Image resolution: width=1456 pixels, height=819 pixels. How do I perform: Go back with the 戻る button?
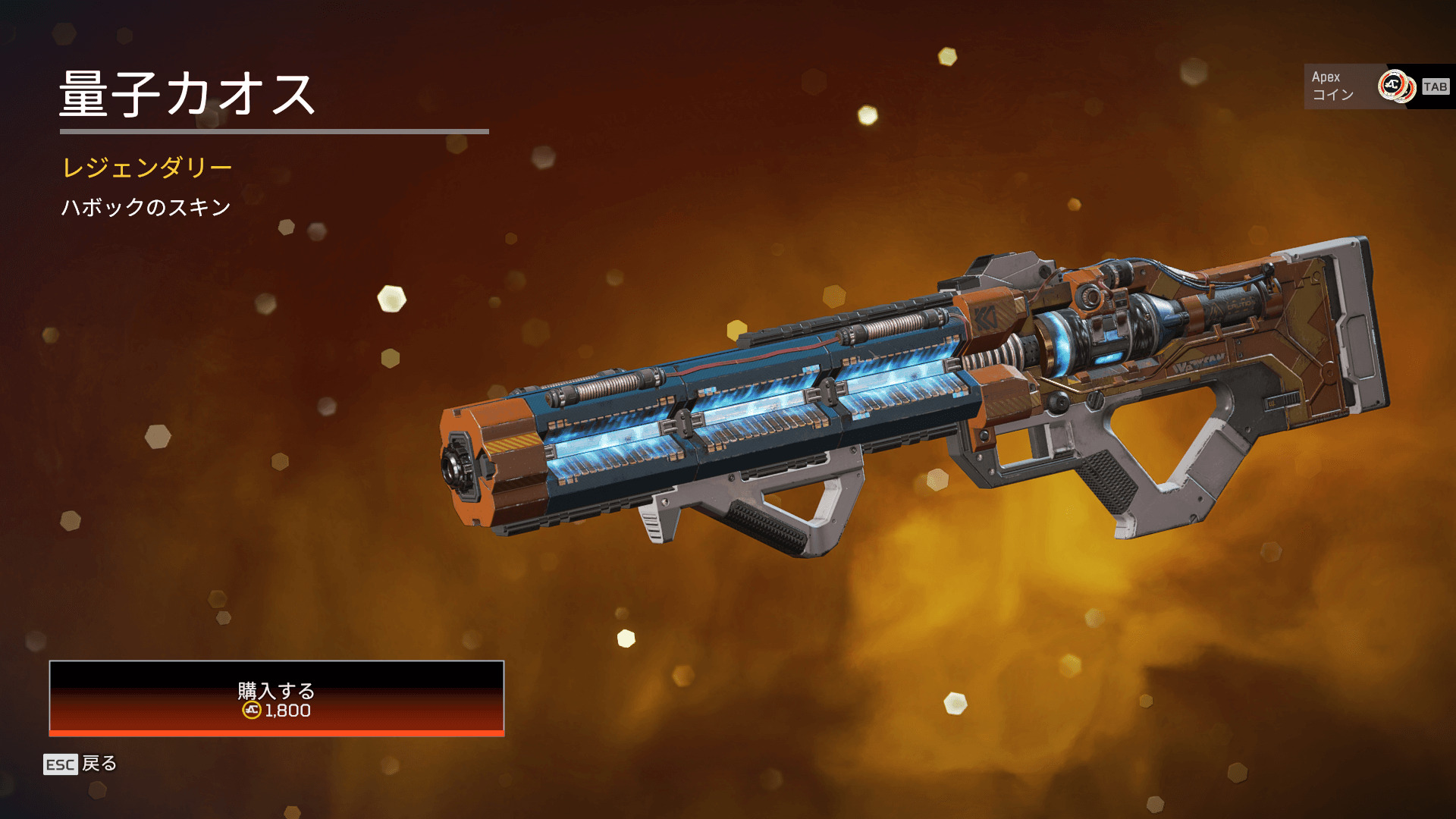80,764
